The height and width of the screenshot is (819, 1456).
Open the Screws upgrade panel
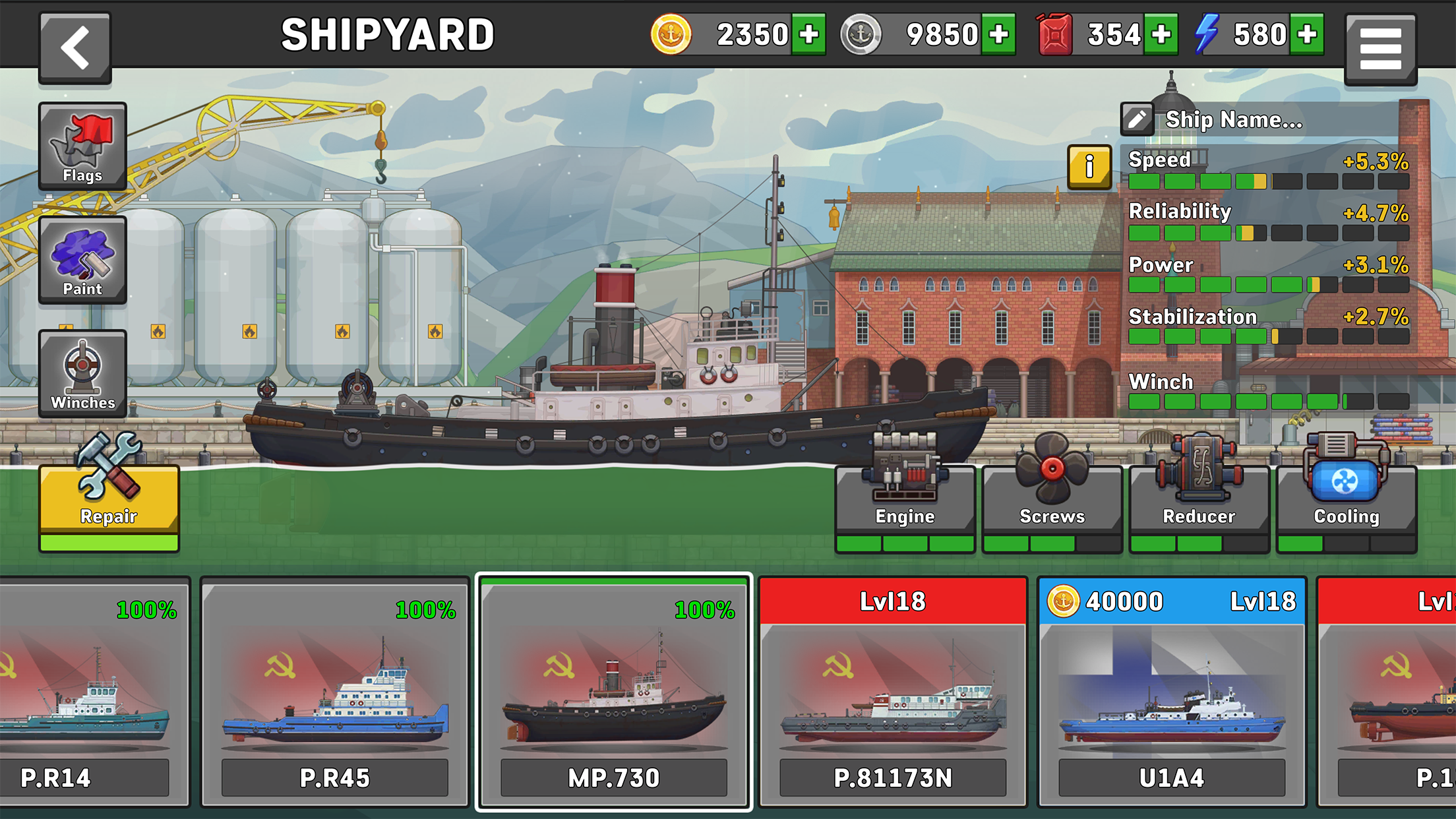[1051, 491]
